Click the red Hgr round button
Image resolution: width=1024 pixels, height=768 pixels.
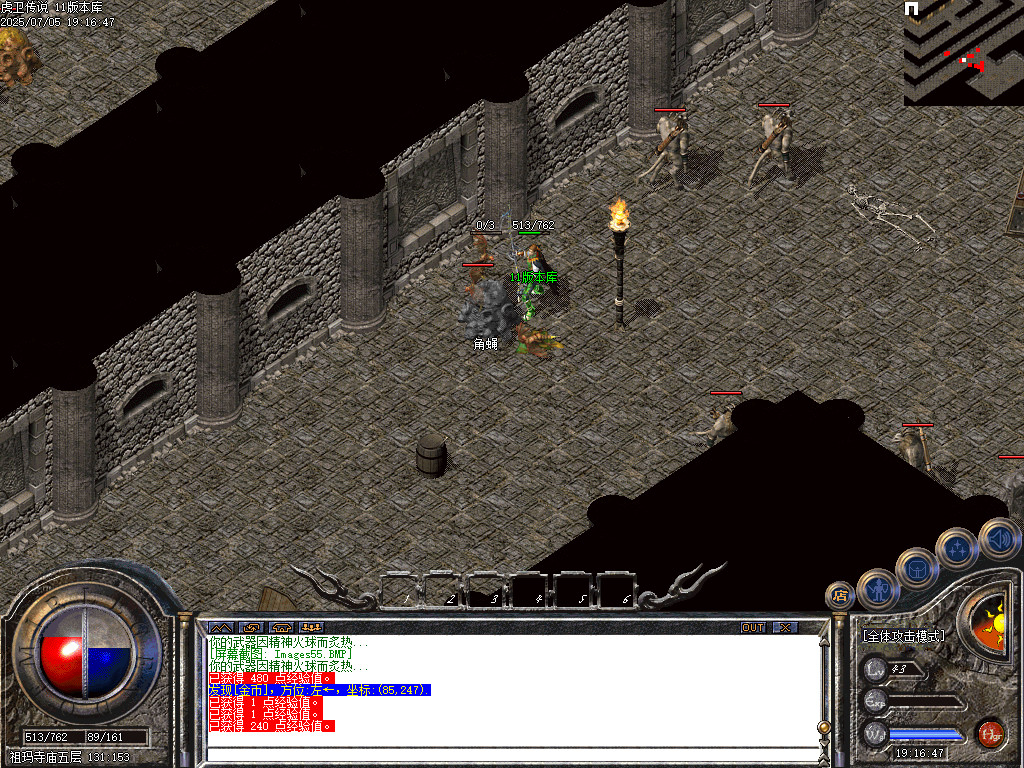point(990,733)
